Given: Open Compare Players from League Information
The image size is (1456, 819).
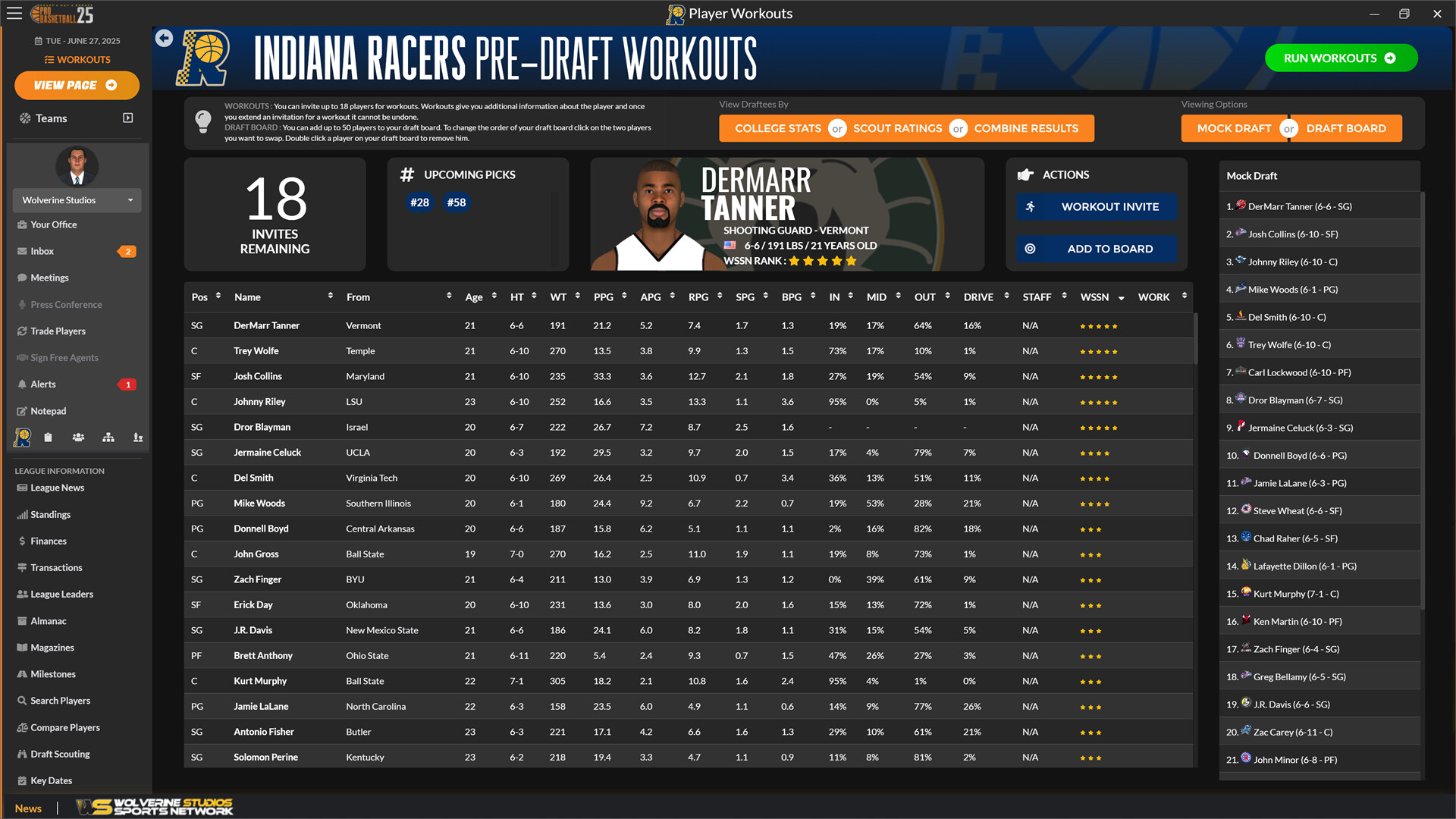Looking at the screenshot, I should 64,727.
